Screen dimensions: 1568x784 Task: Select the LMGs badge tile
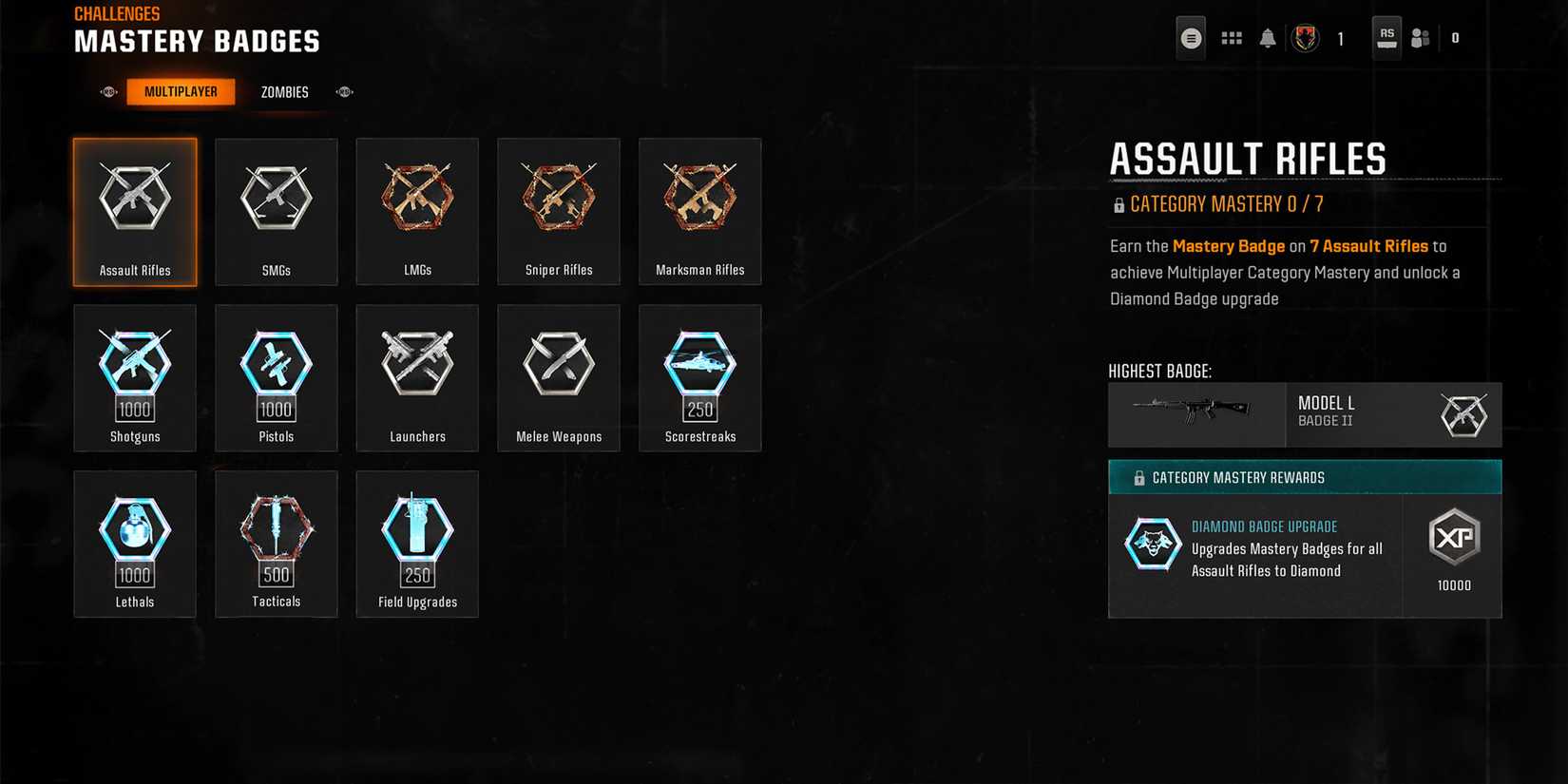tap(416, 211)
